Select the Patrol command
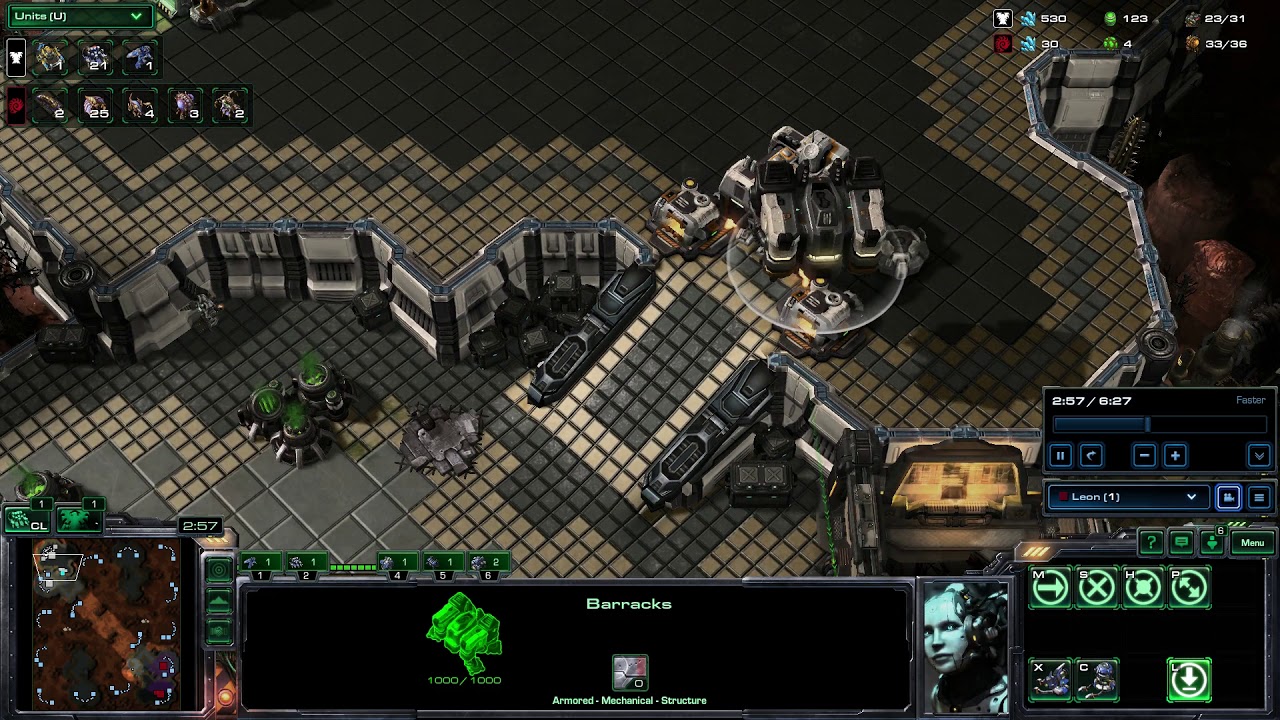This screenshot has width=1280, height=720. click(1189, 588)
